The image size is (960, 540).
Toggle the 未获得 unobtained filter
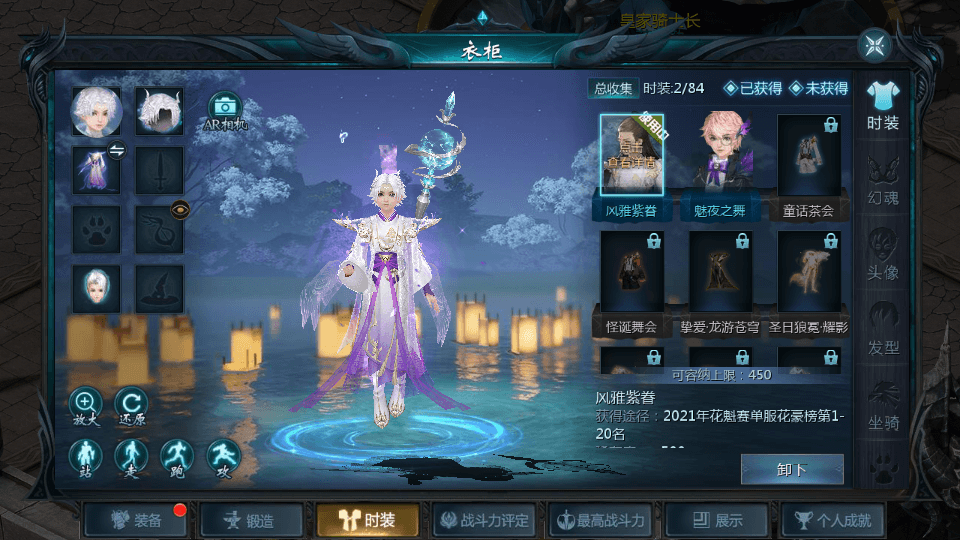[x=818, y=89]
